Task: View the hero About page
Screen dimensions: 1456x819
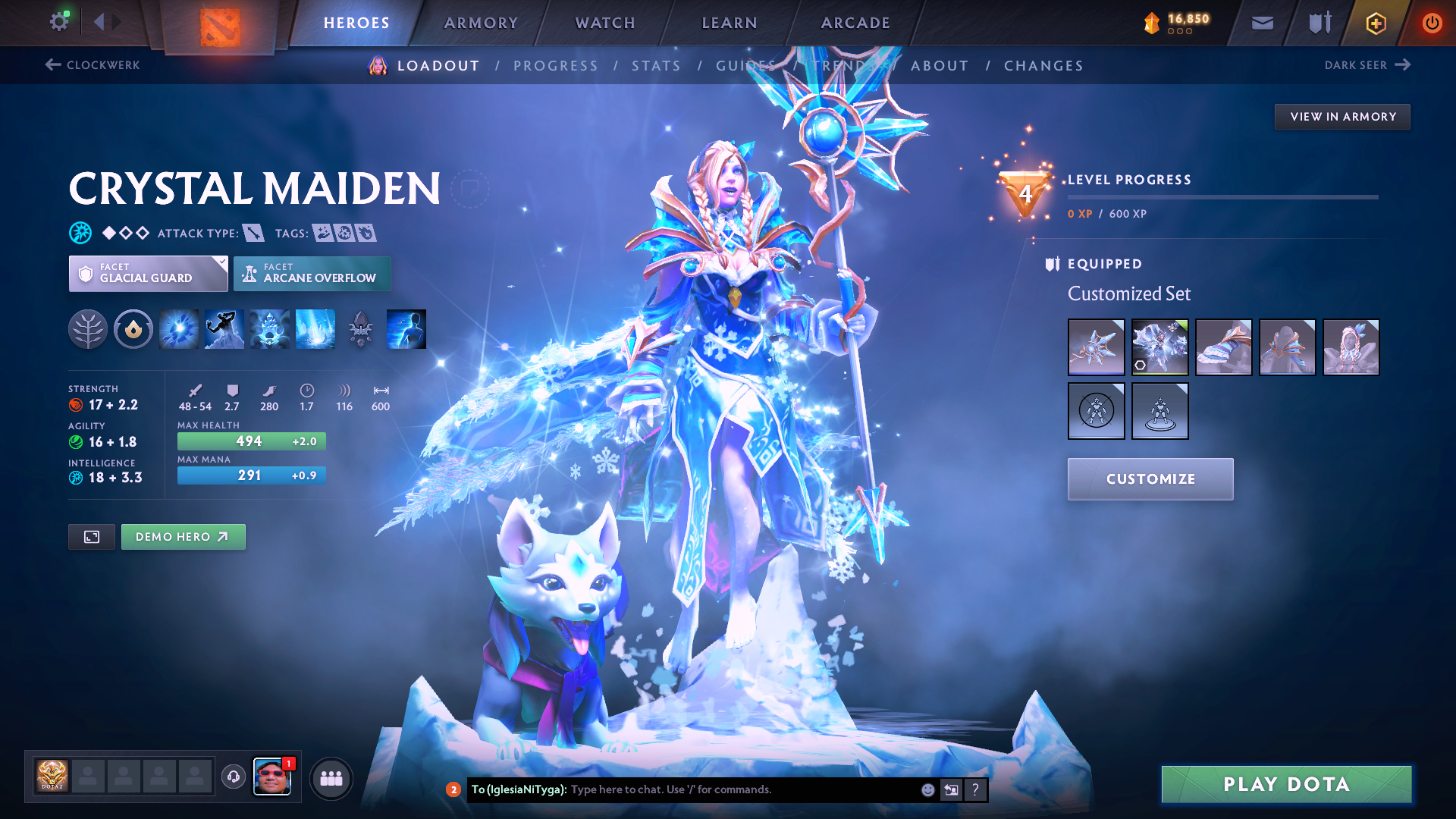Action: 940,66
